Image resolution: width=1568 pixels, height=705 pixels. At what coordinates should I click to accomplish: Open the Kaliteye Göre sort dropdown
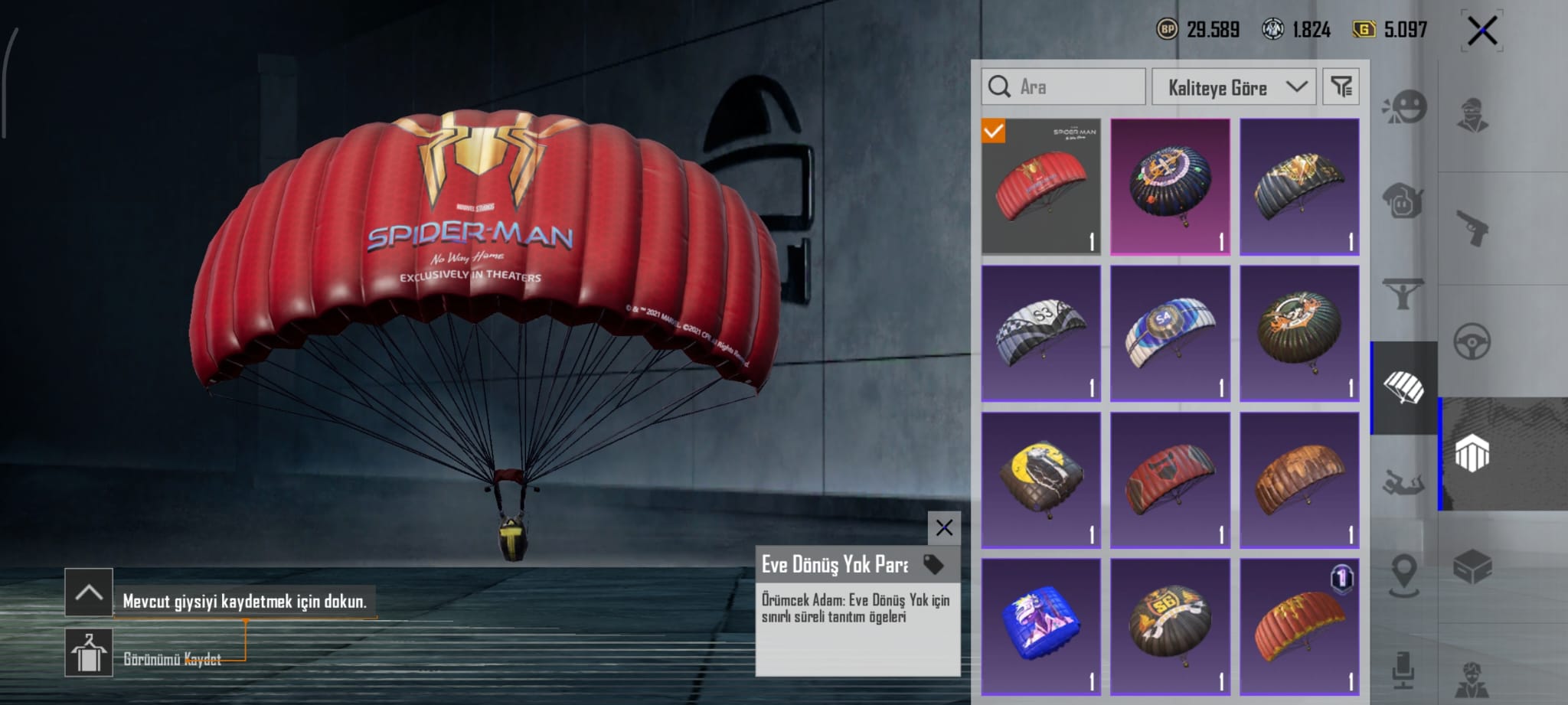click(x=1233, y=87)
